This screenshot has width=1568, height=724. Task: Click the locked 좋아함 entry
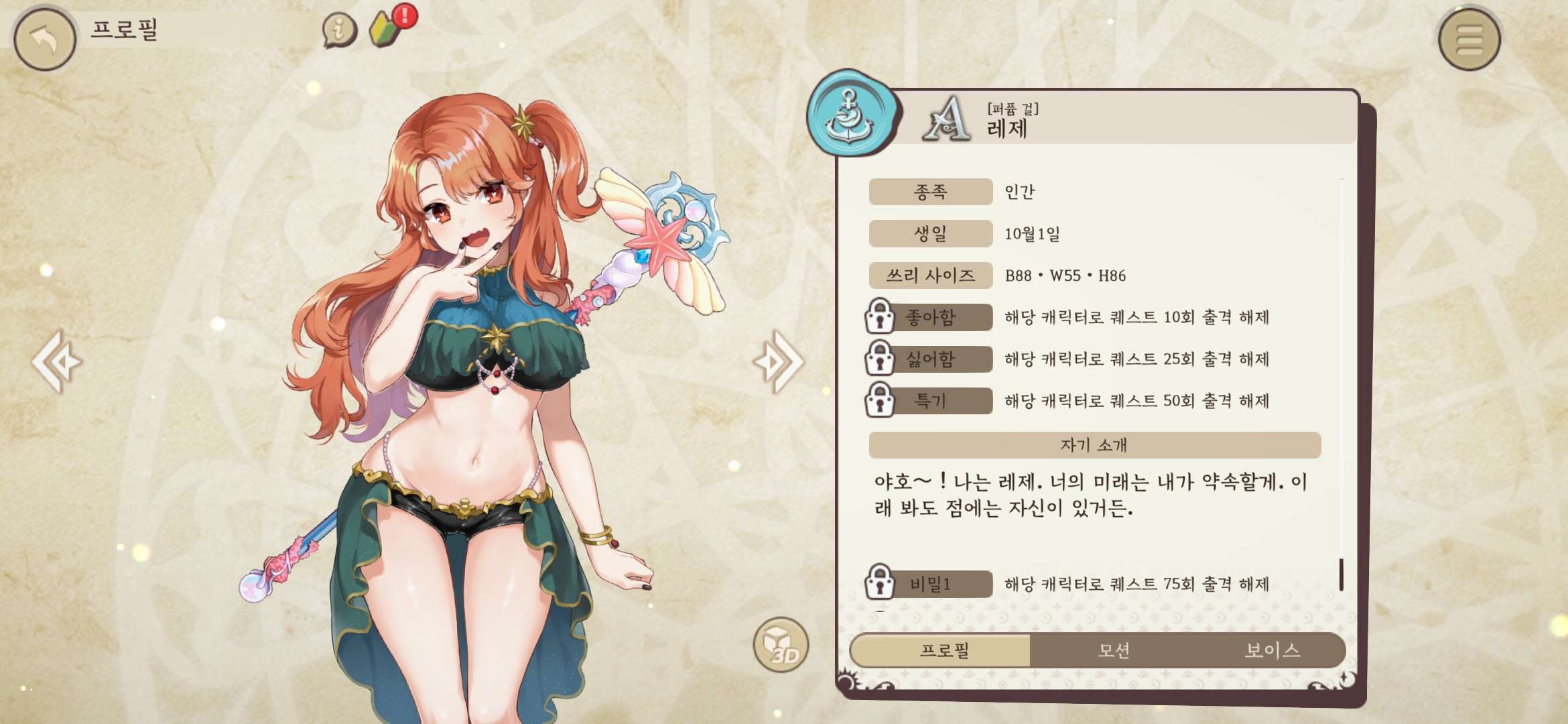point(930,317)
